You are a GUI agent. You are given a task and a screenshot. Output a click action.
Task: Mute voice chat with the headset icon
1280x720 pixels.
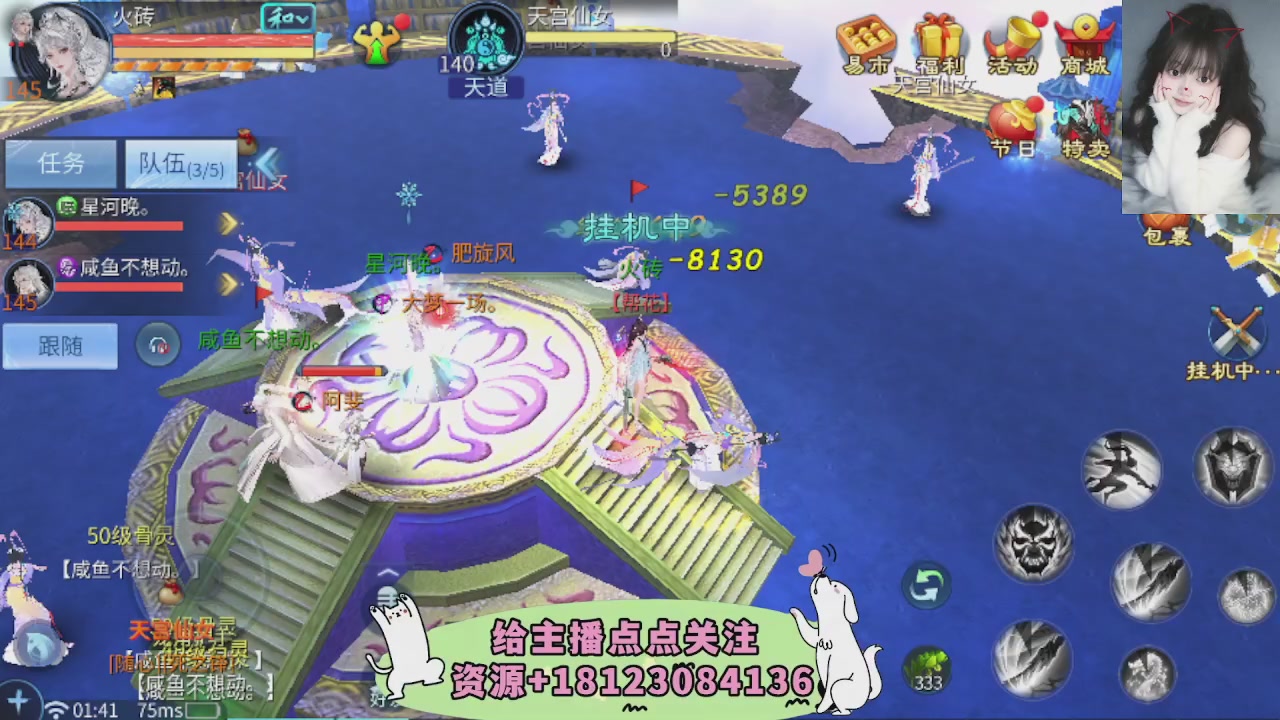(x=158, y=345)
